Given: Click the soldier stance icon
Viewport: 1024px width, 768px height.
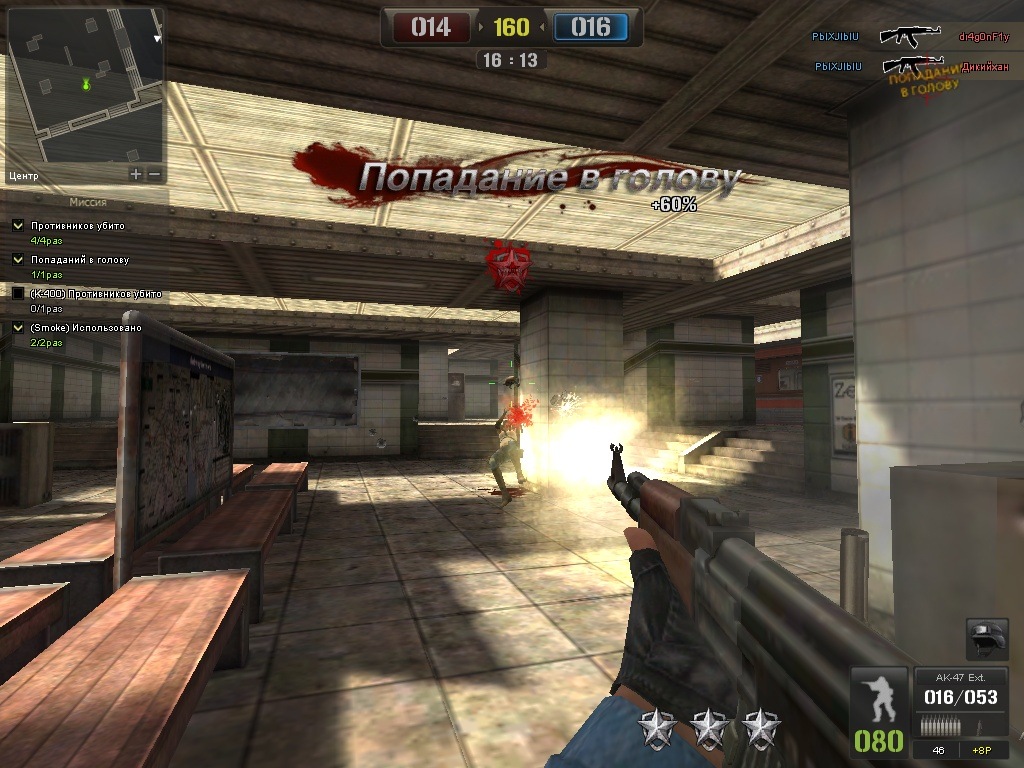Looking at the screenshot, I should point(879,698).
